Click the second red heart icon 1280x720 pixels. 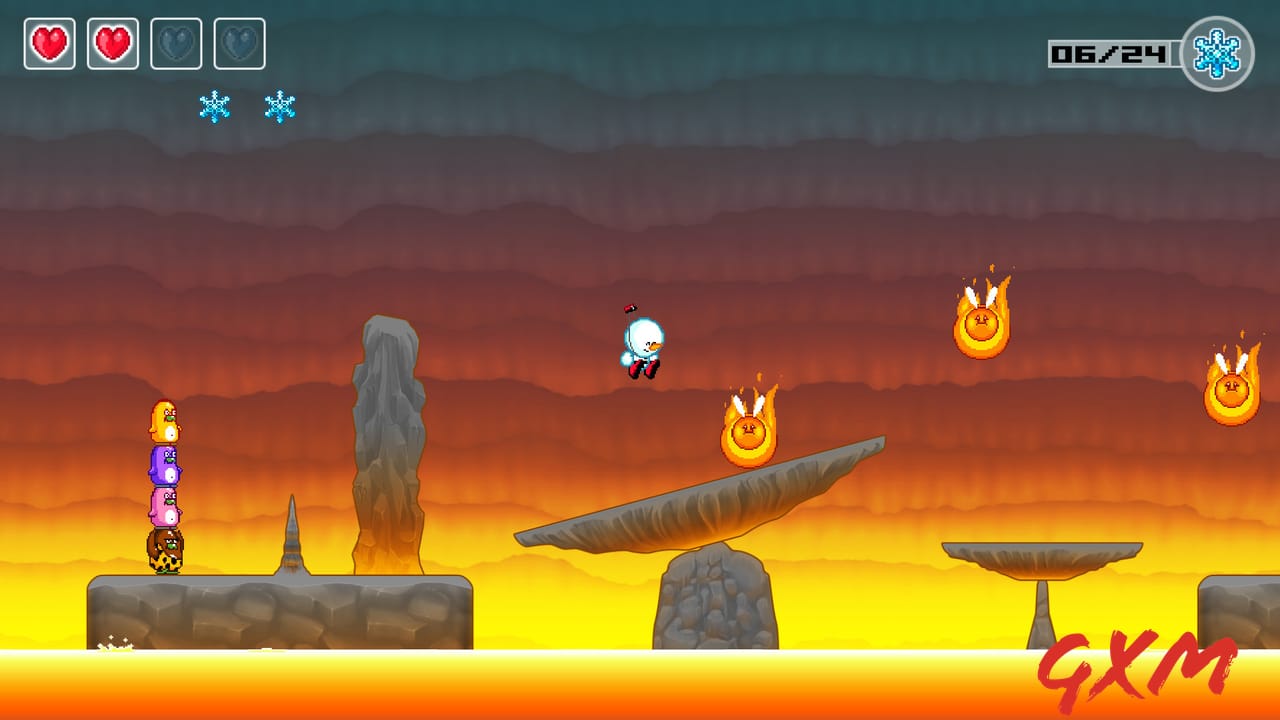[113, 42]
